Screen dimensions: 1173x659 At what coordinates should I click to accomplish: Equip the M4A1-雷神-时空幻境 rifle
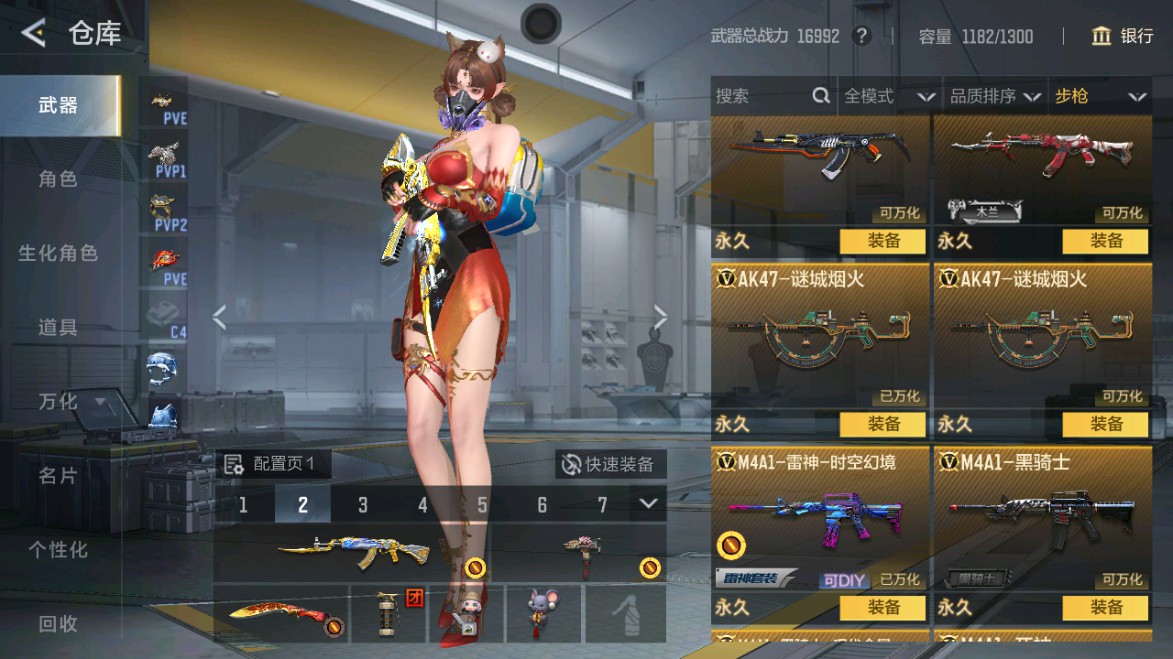884,607
